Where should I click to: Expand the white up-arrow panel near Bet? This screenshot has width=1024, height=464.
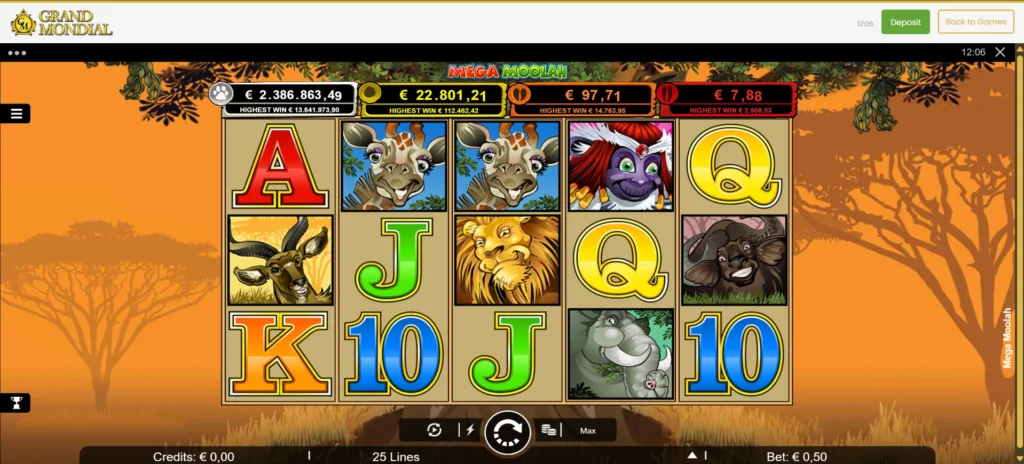click(x=690, y=456)
